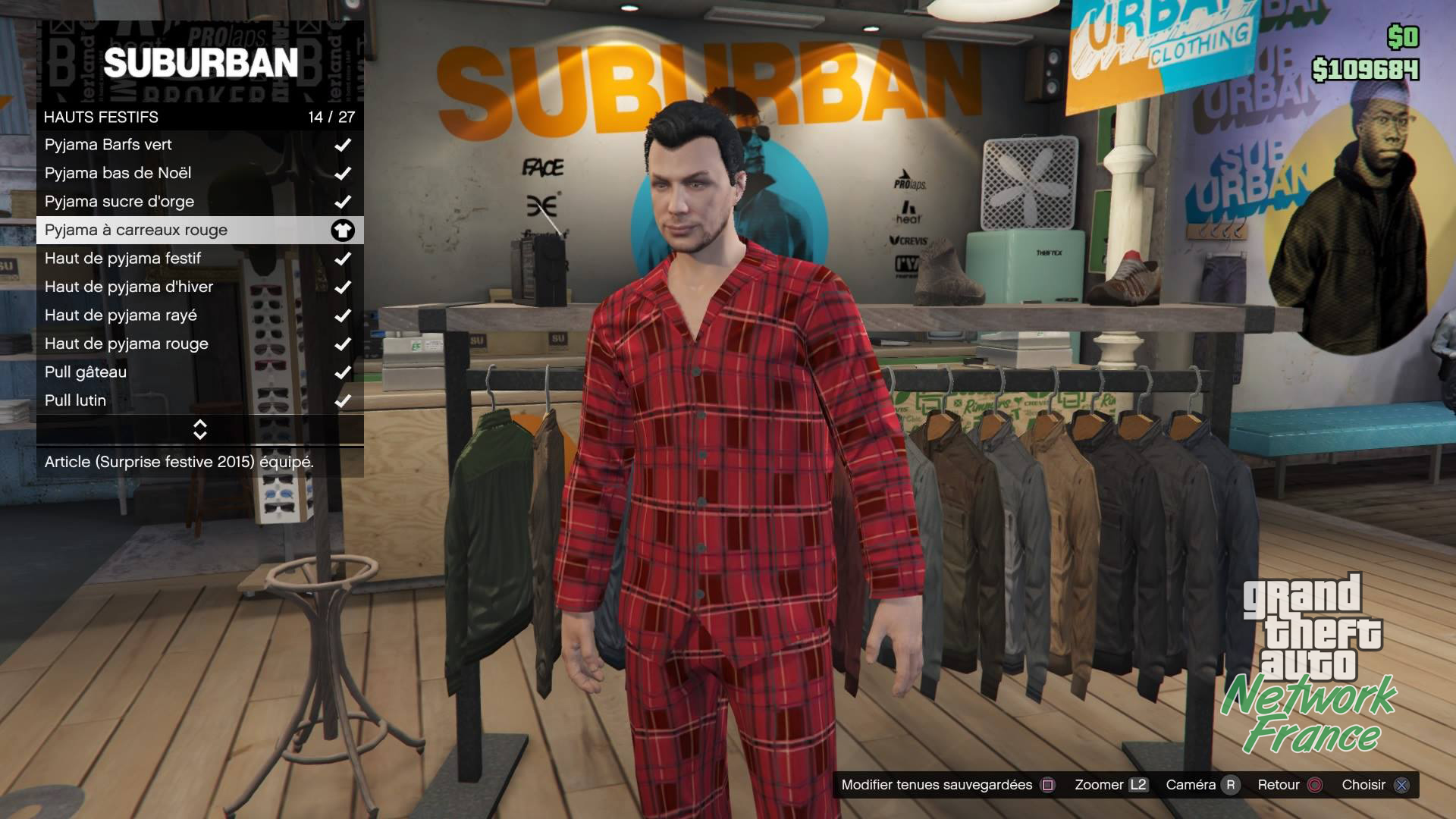Click the up-down scroll chevrons below the list

click(200, 431)
